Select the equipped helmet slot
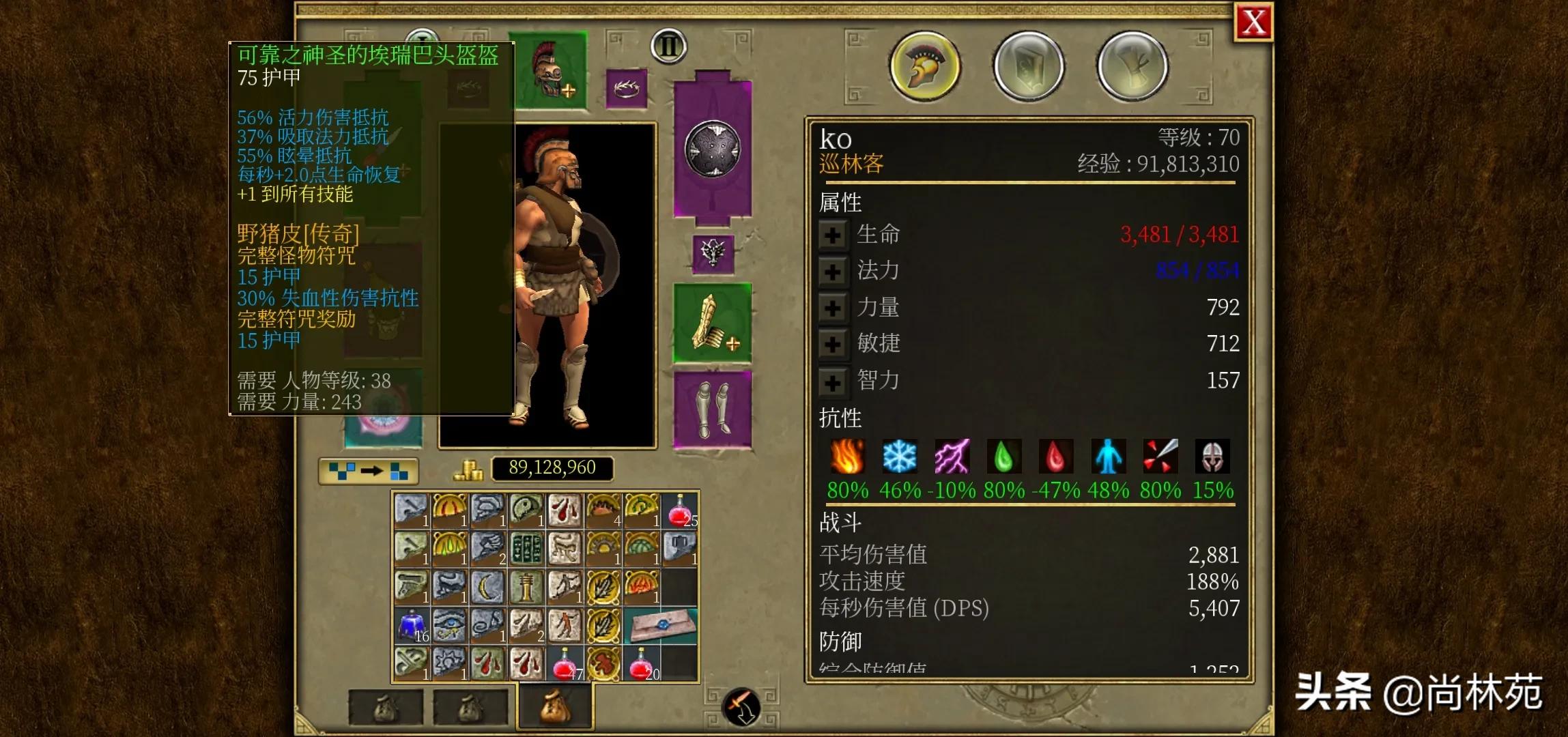Viewport: 1568px width, 737px height. point(552,70)
